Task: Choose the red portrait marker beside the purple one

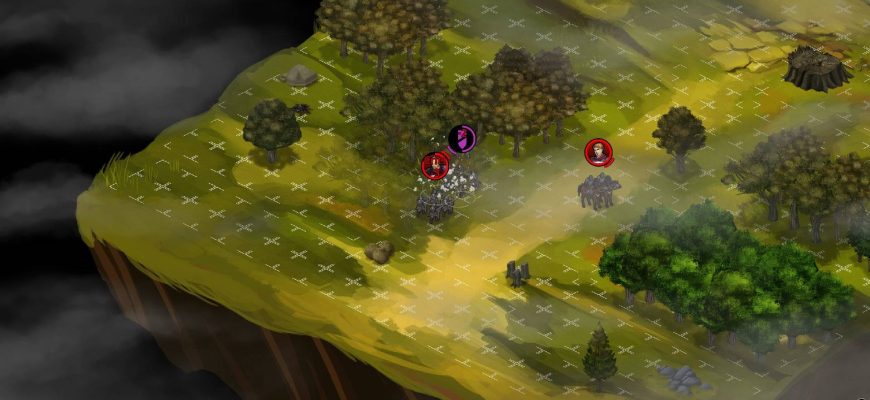Action: tap(435, 165)
